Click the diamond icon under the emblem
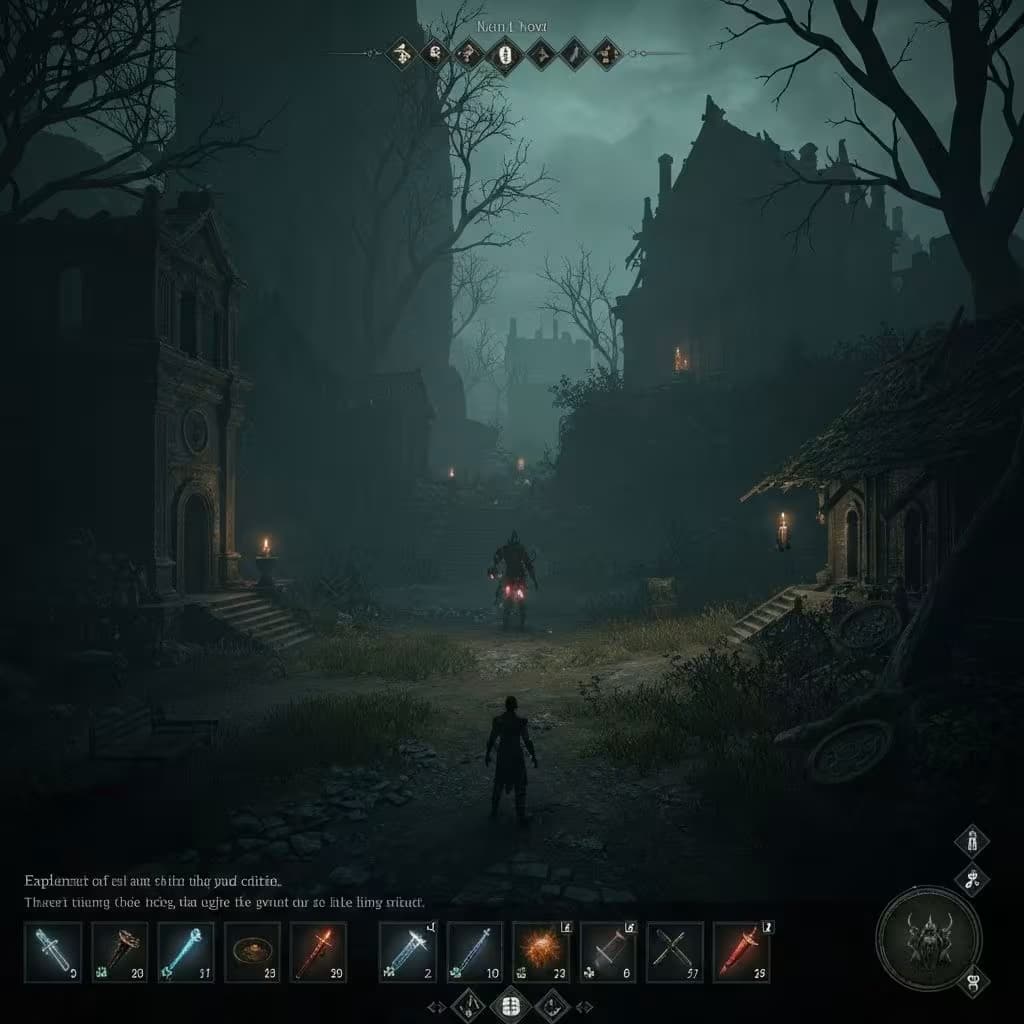Image resolution: width=1024 pixels, height=1024 pixels. click(971, 980)
